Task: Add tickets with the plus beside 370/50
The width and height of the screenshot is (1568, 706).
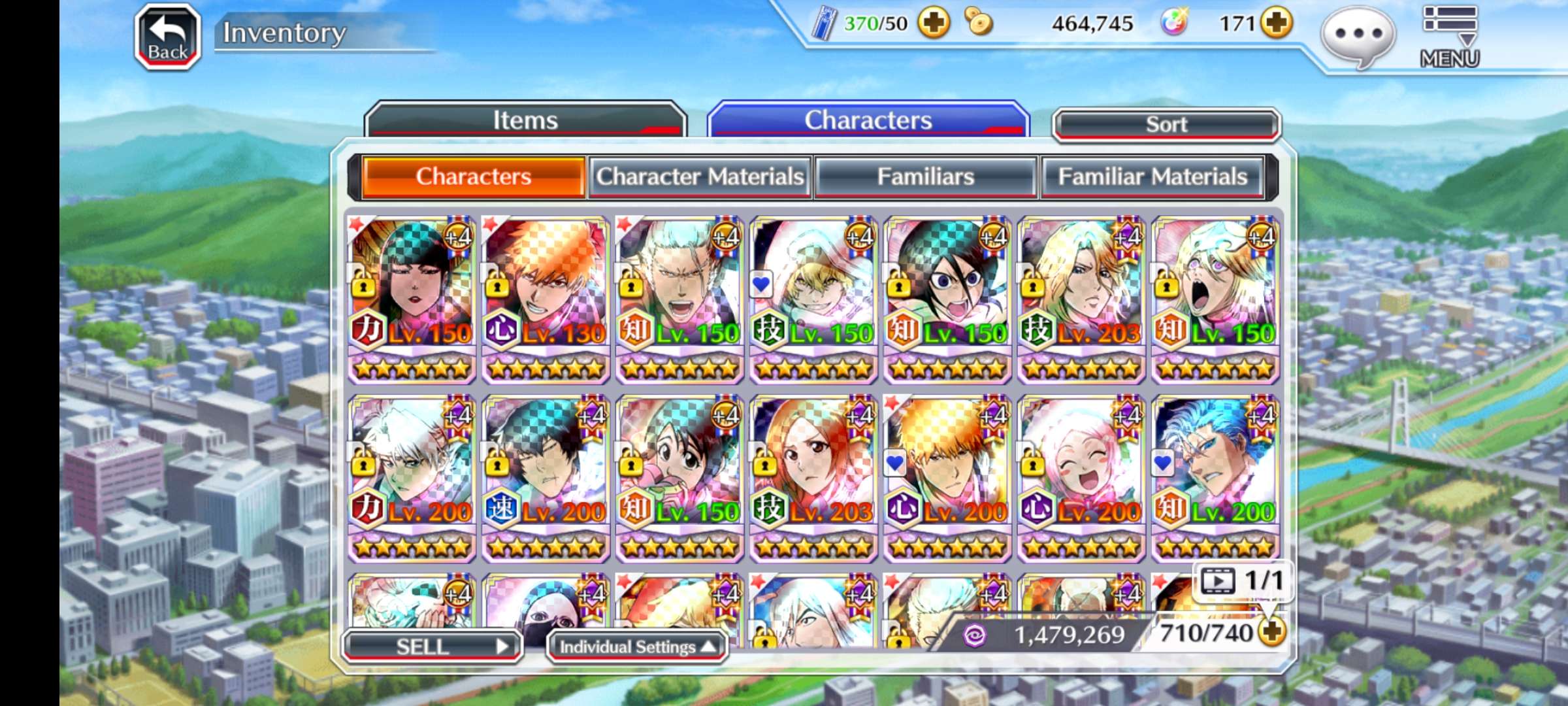Action: tap(934, 24)
